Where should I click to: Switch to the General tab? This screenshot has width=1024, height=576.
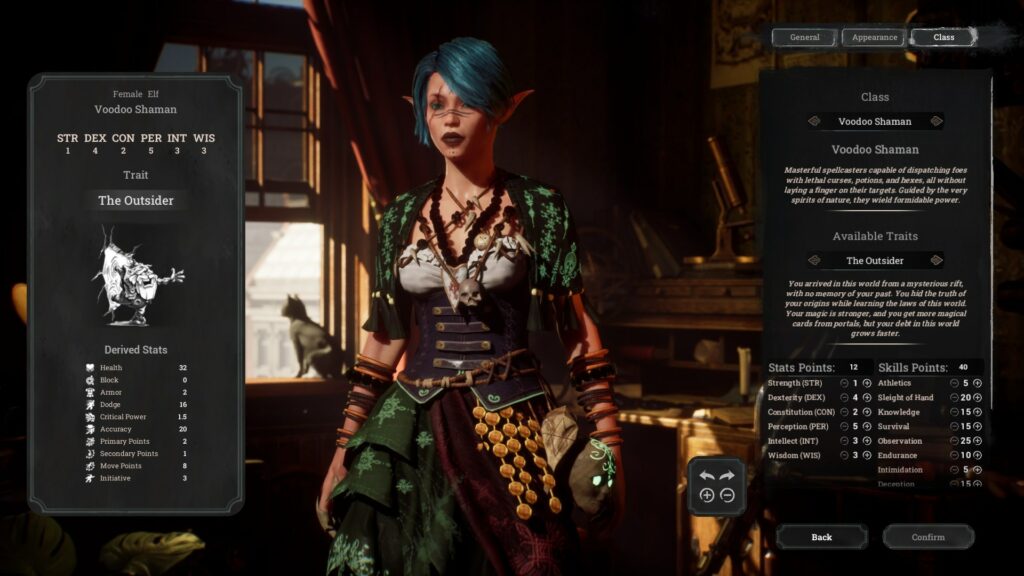(804, 37)
